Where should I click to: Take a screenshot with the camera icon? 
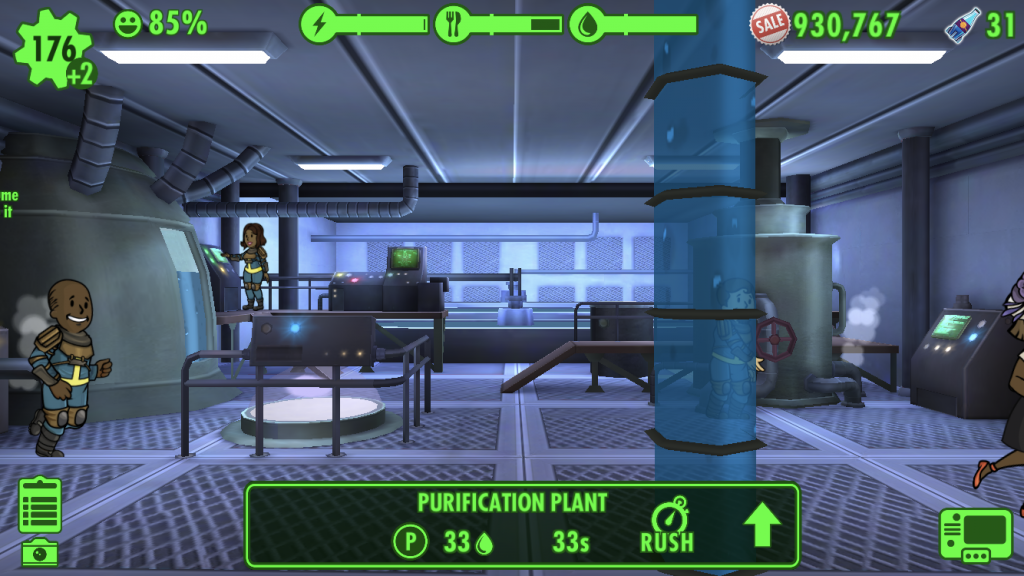click(40, 551)
